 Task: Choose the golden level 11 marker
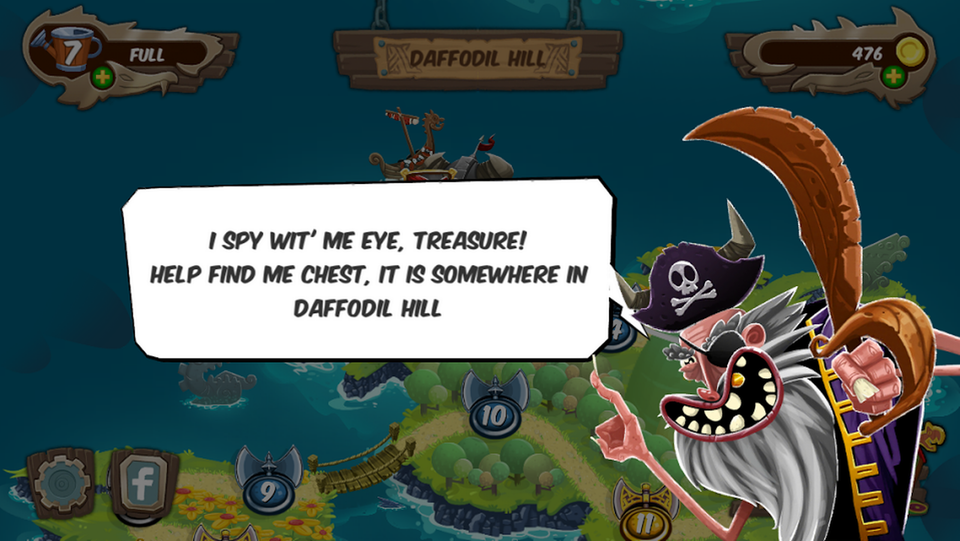coord(643,516)
